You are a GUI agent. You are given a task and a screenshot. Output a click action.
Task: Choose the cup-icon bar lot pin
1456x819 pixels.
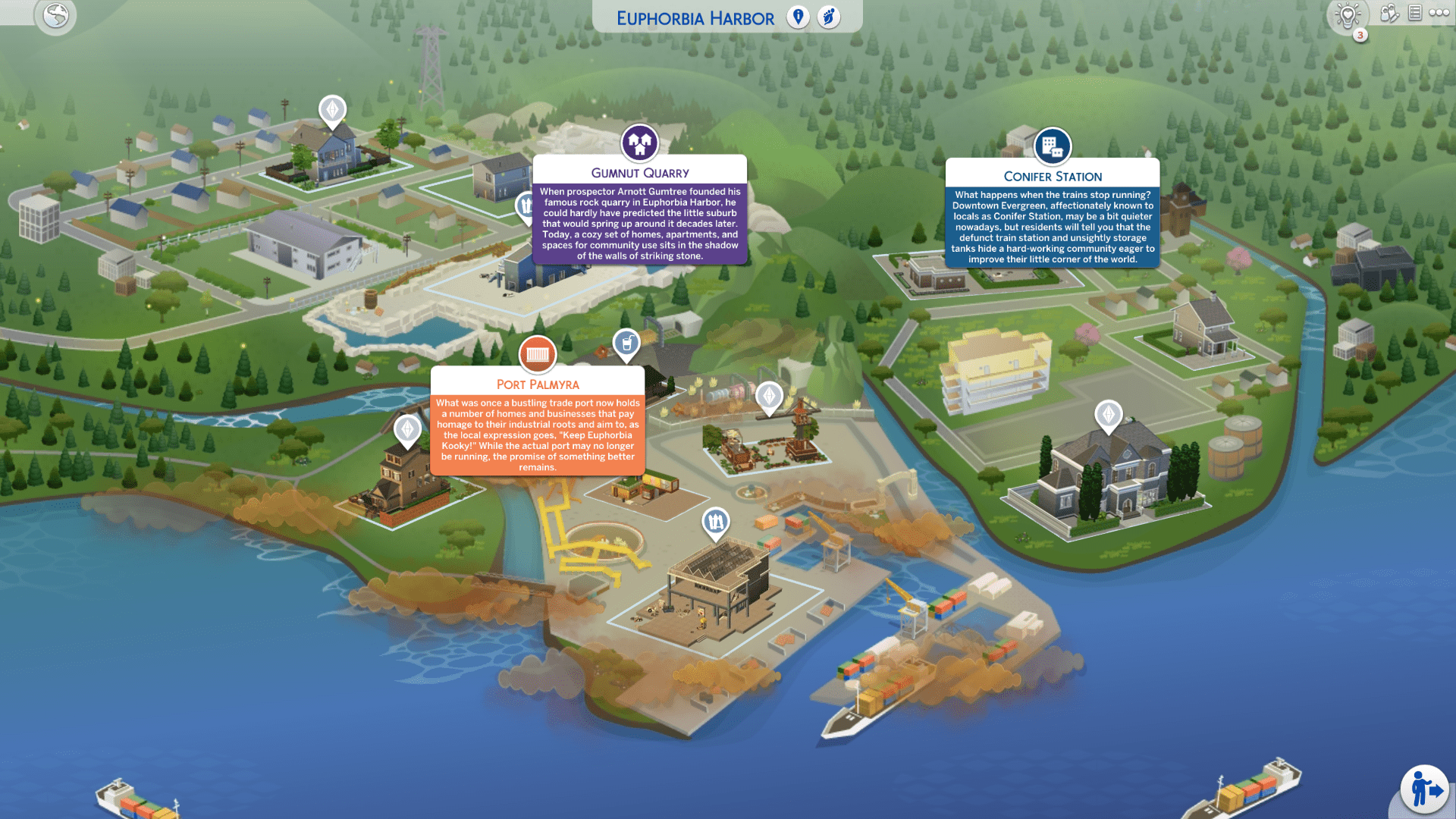[626, 344]
